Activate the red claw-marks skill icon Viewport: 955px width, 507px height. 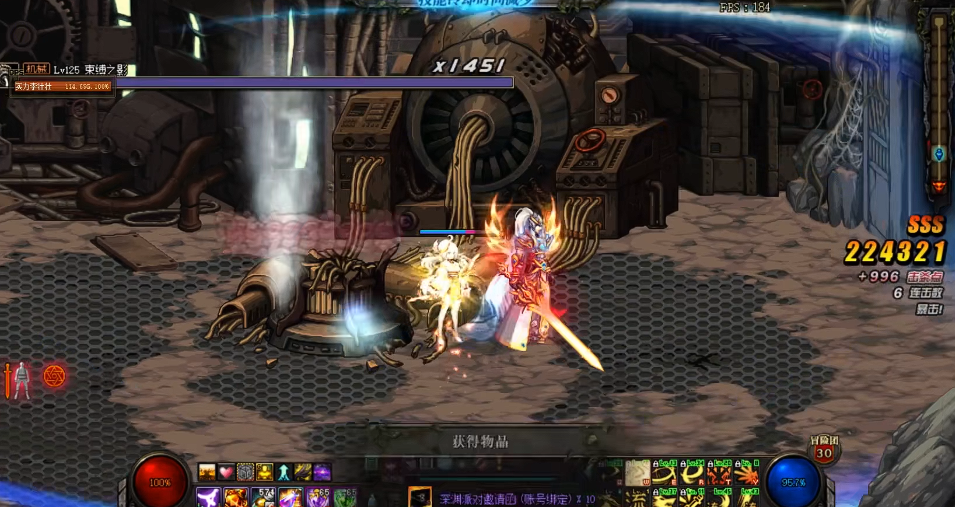(719, 471)
